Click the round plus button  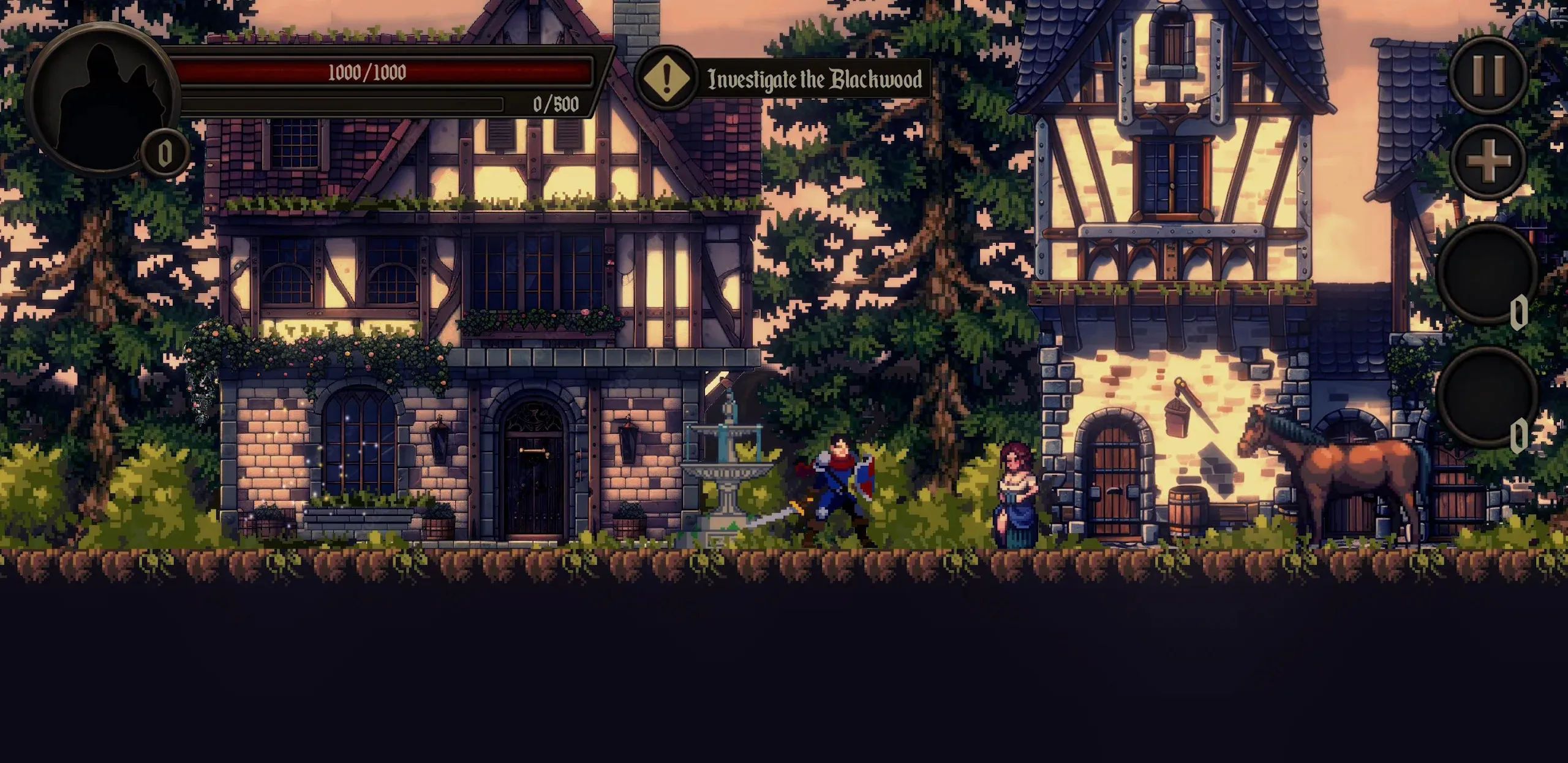click(1488, 162)
